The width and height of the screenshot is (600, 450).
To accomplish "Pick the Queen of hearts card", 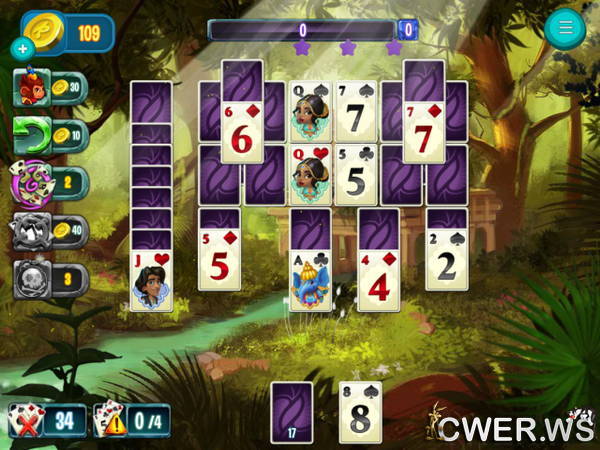I will coord(311,175).
